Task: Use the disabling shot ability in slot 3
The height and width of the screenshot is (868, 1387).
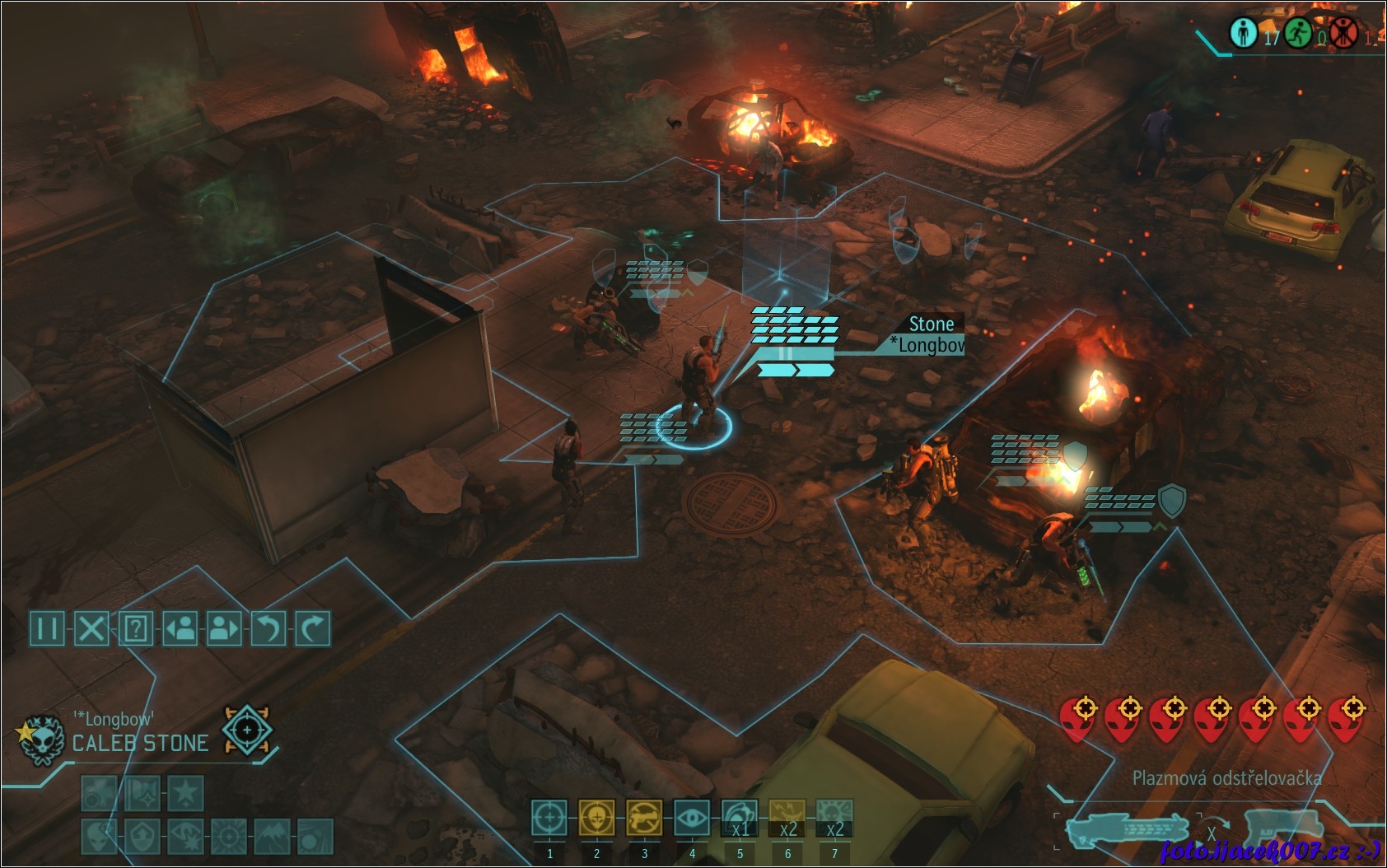Action: (x=644, y=819)
